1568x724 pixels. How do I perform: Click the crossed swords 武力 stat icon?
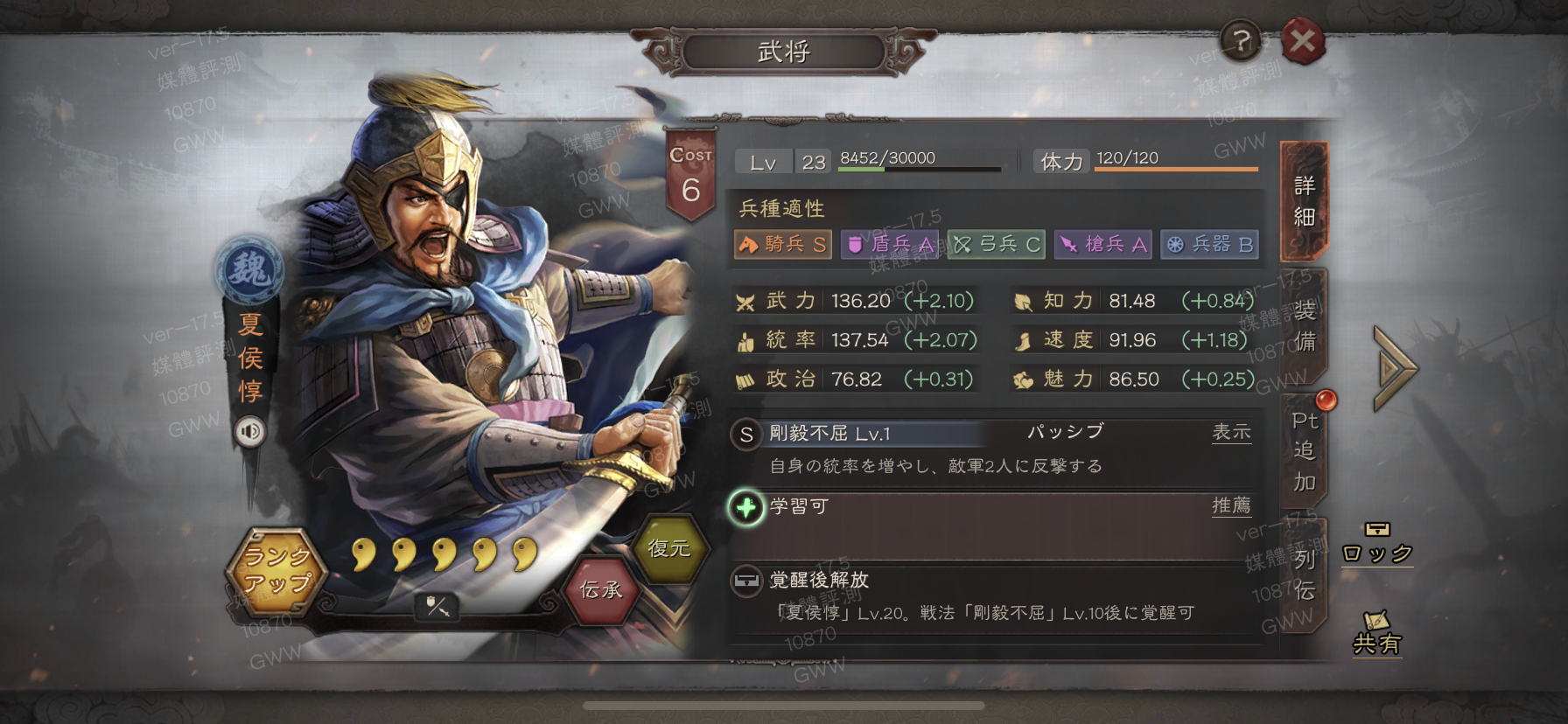(746, 300)
